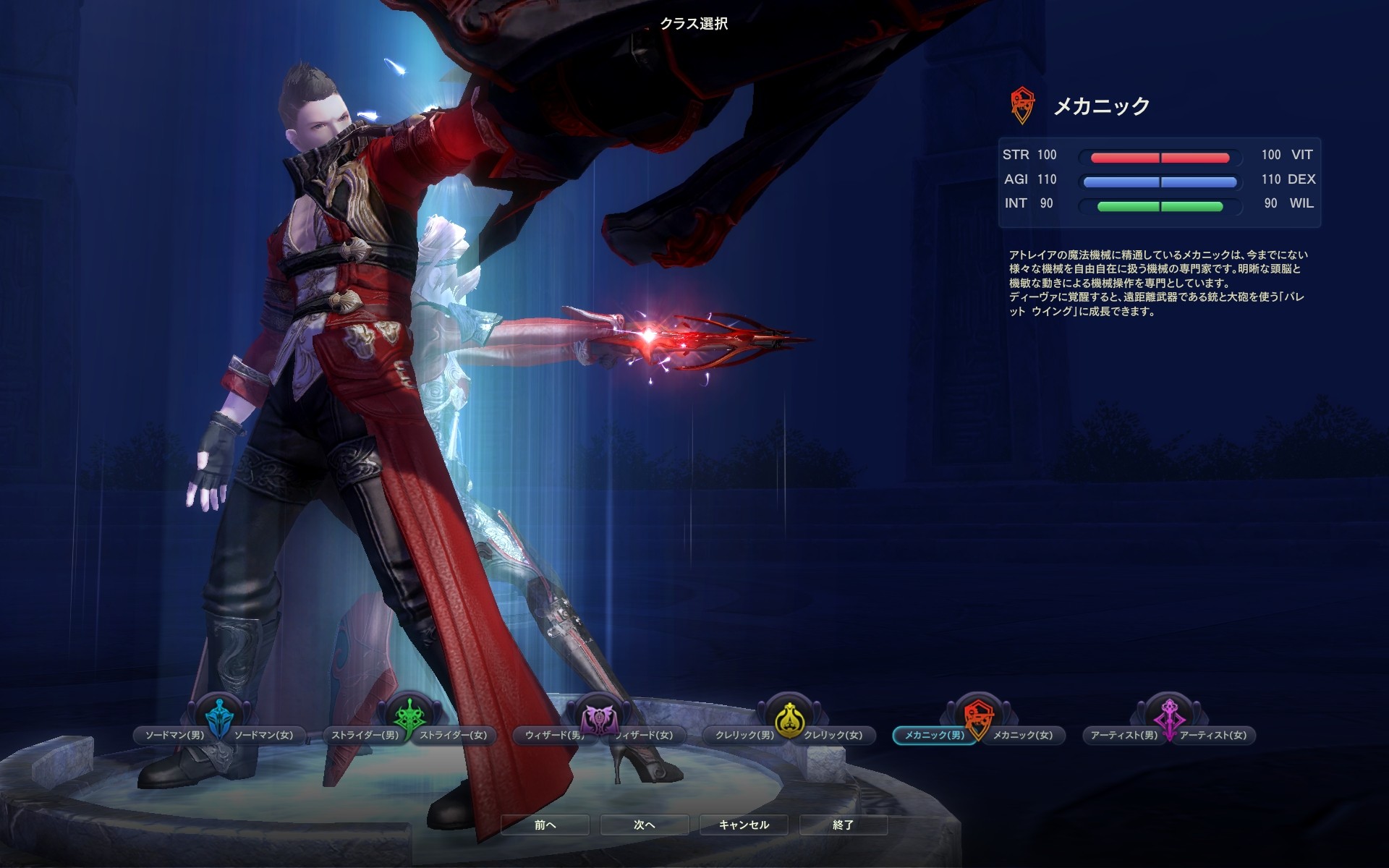
Task: Choose クレリック(女) class
Action: point(834,735)
